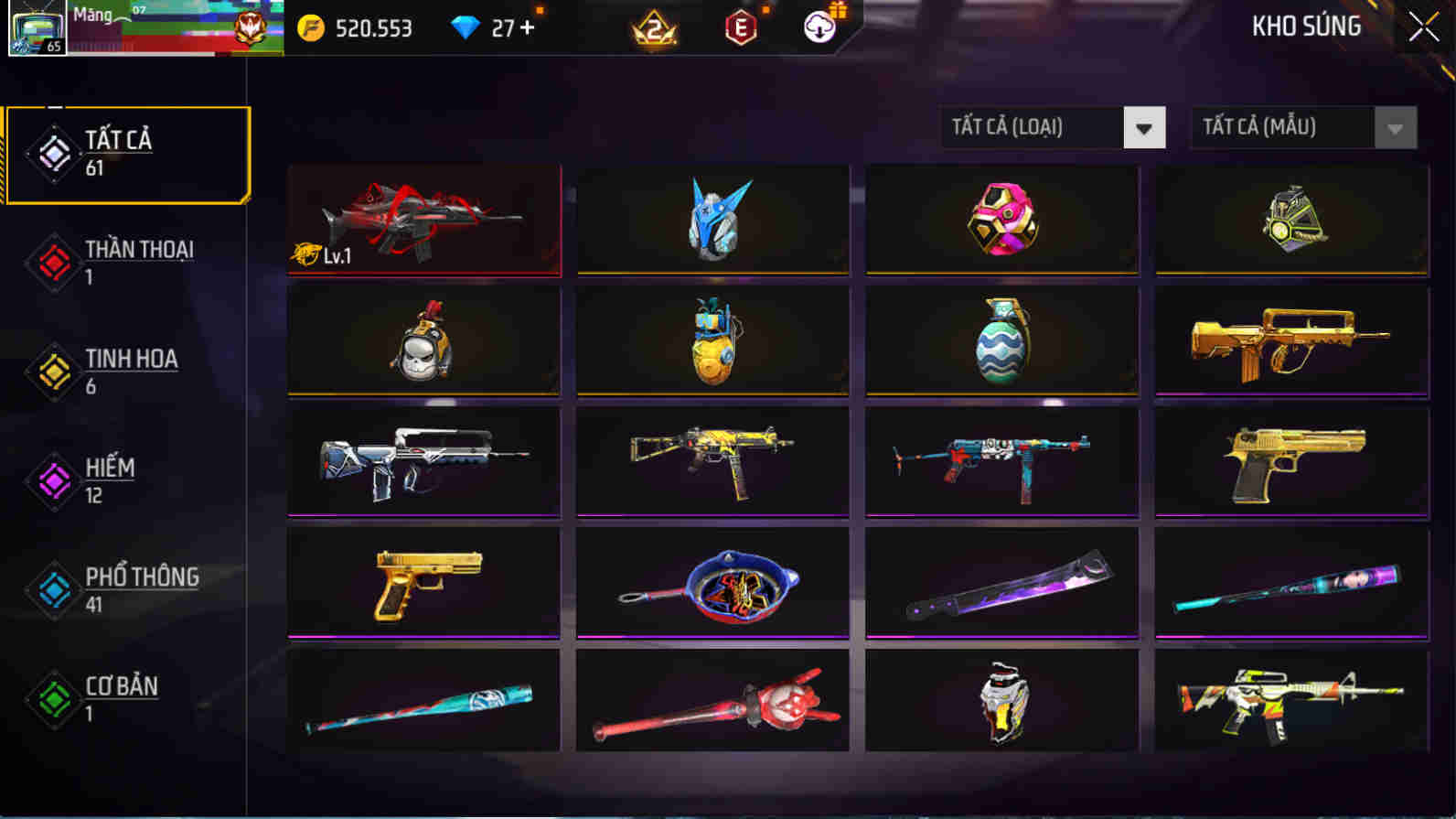The height and width of the screenshot is (819, 1456).
Task: Click the white diamond icon beside TẤT CẢ
Action: click(55, 154)
